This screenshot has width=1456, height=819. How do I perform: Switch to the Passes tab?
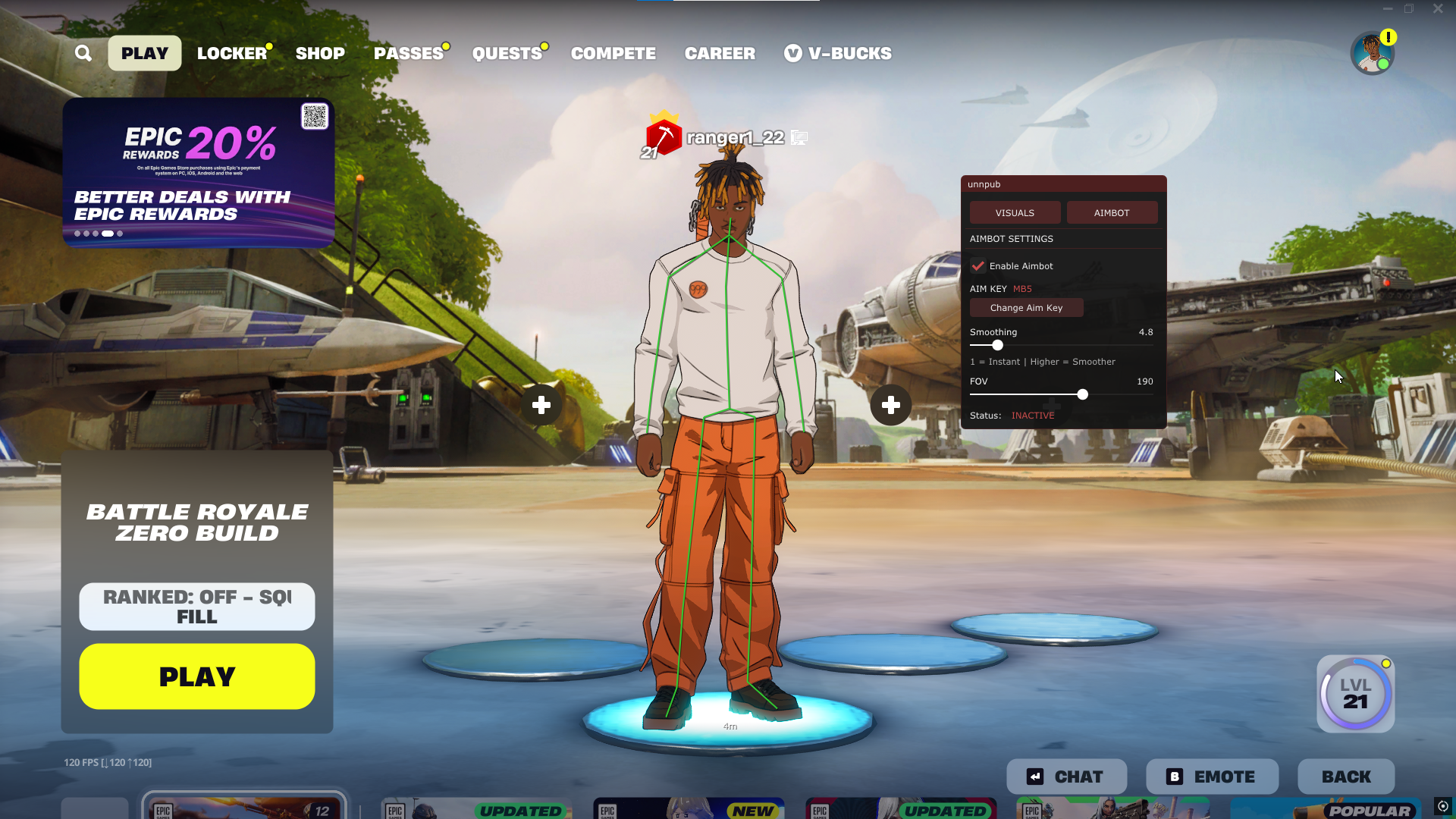tap(409, 53)
